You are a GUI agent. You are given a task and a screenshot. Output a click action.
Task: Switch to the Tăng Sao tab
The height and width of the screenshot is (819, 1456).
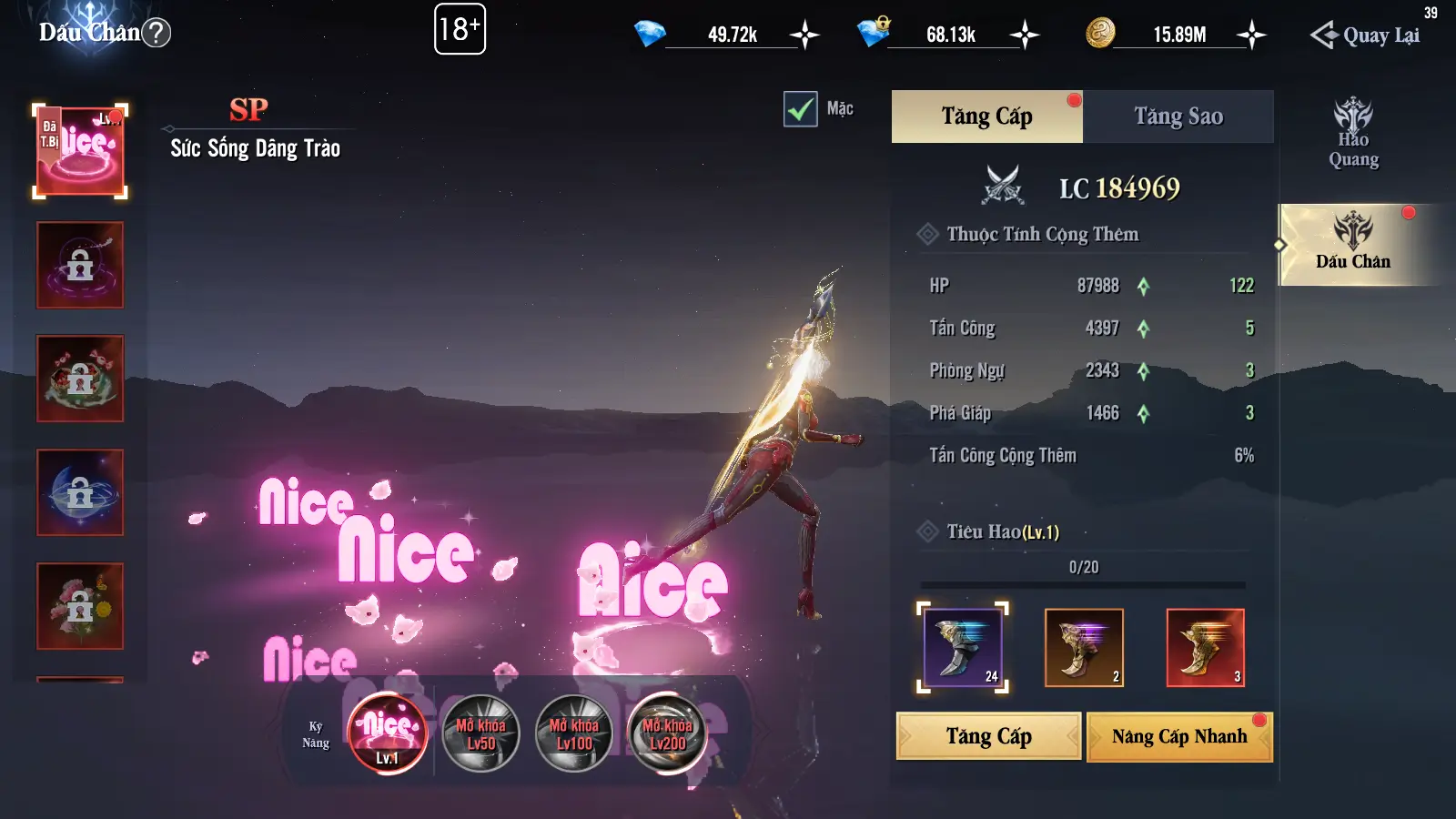1178,116
